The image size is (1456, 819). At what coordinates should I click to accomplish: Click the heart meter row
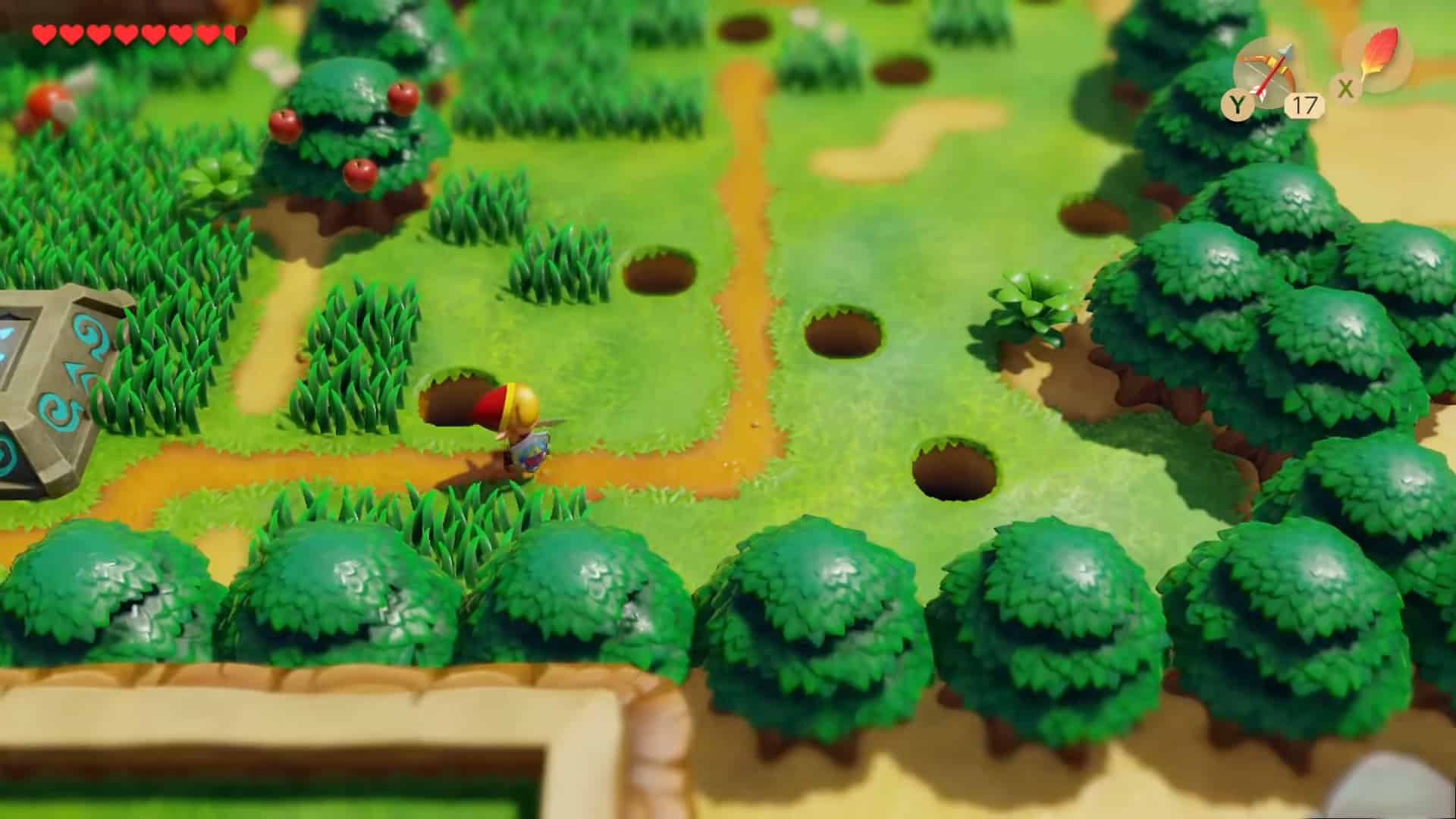136,34
